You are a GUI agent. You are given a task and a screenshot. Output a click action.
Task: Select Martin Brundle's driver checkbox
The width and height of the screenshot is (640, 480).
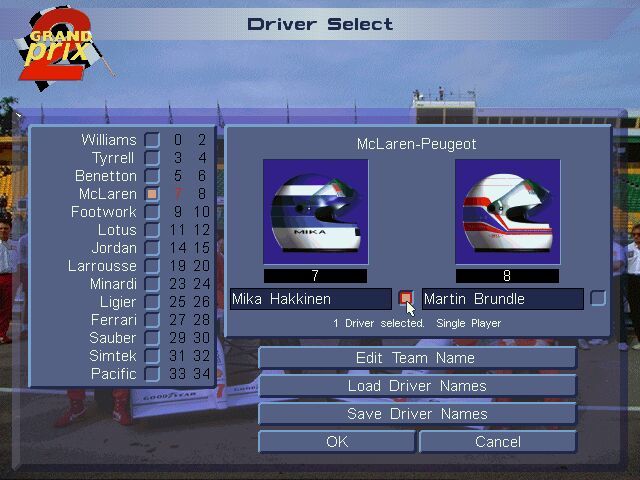pyautogui.click(x=598, y=298)
